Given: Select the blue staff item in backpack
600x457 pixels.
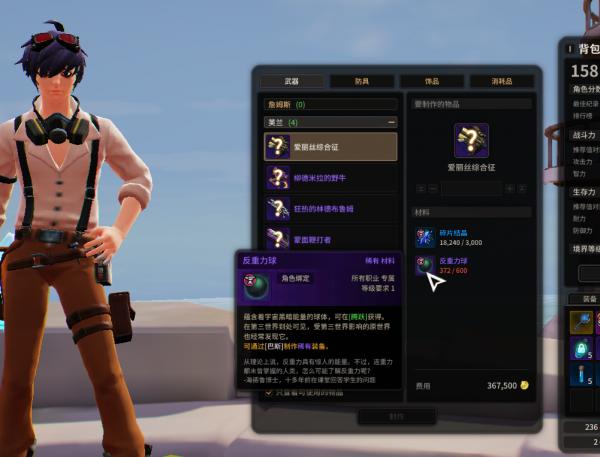Looking at the screenshot, I should tap(583, 320).
